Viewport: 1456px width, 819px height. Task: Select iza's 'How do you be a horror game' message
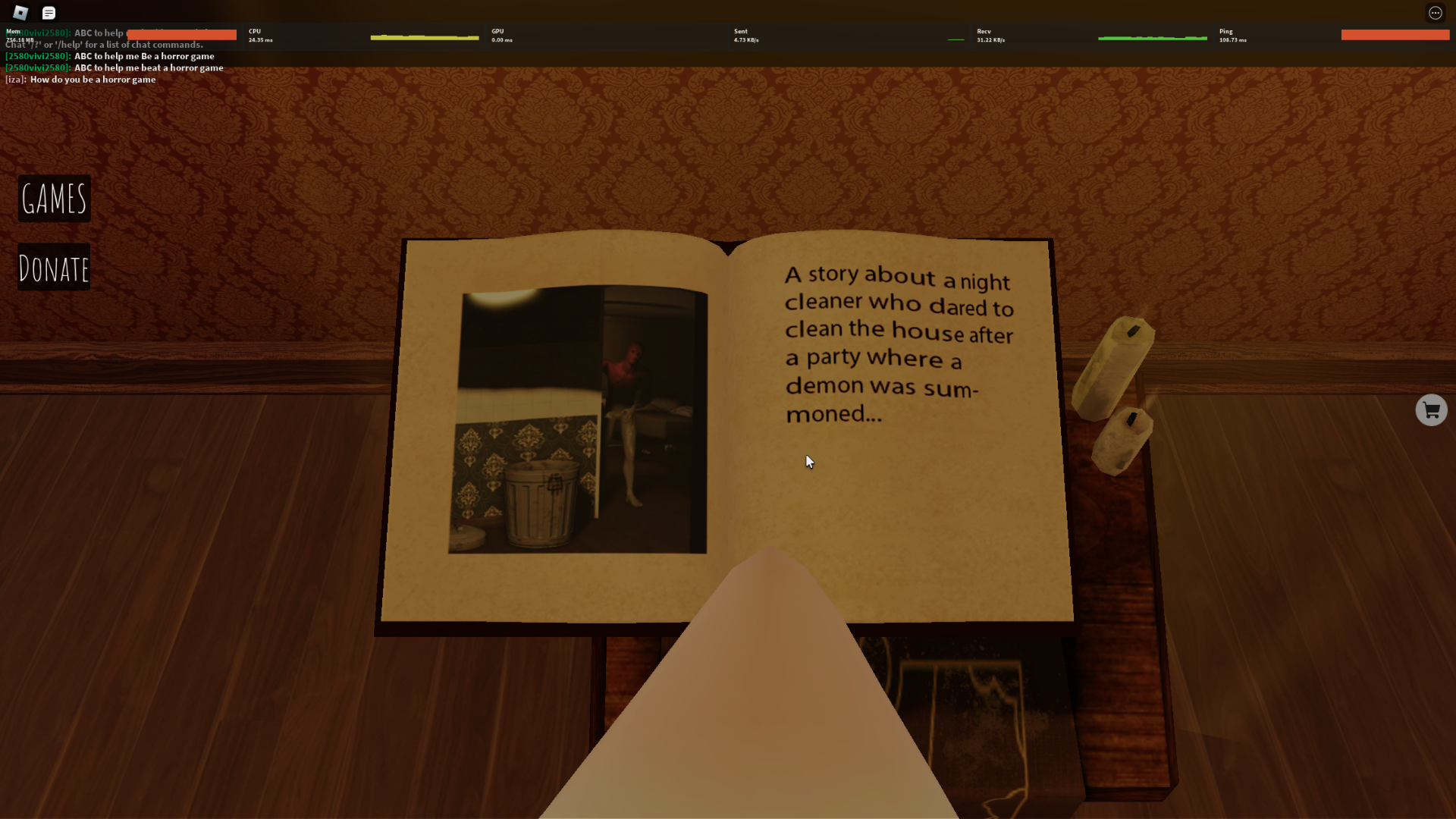[x=80, y=79]
